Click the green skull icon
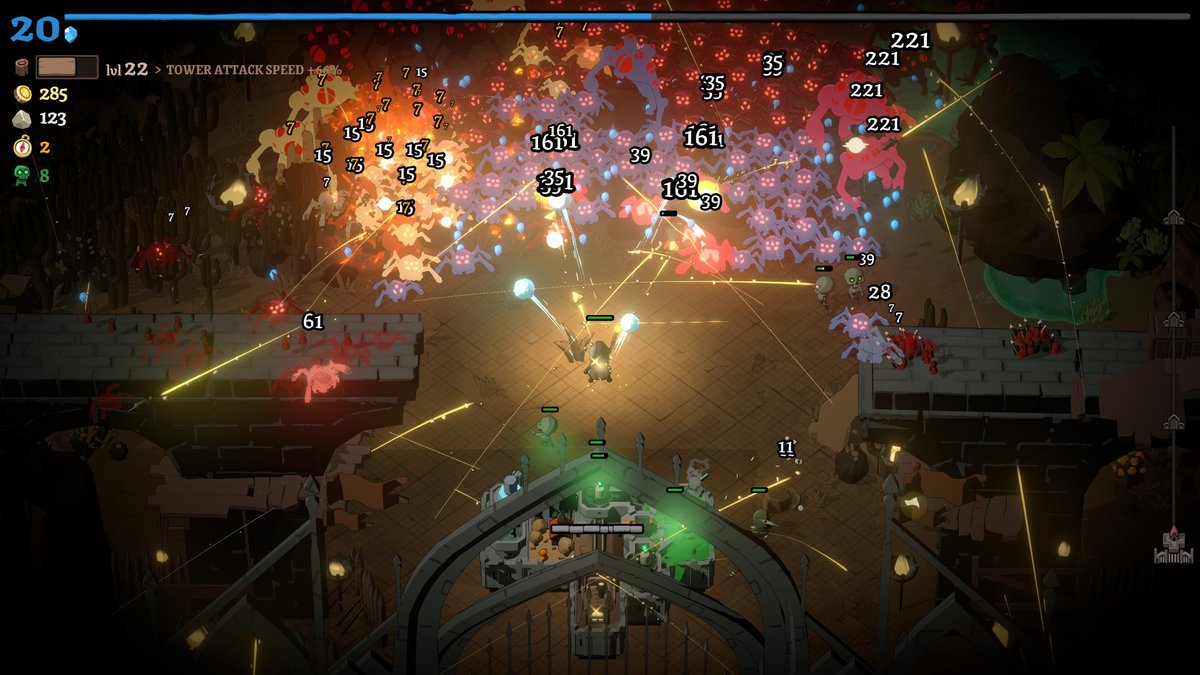The image size is (1200, 675). [x=22, y=175]
